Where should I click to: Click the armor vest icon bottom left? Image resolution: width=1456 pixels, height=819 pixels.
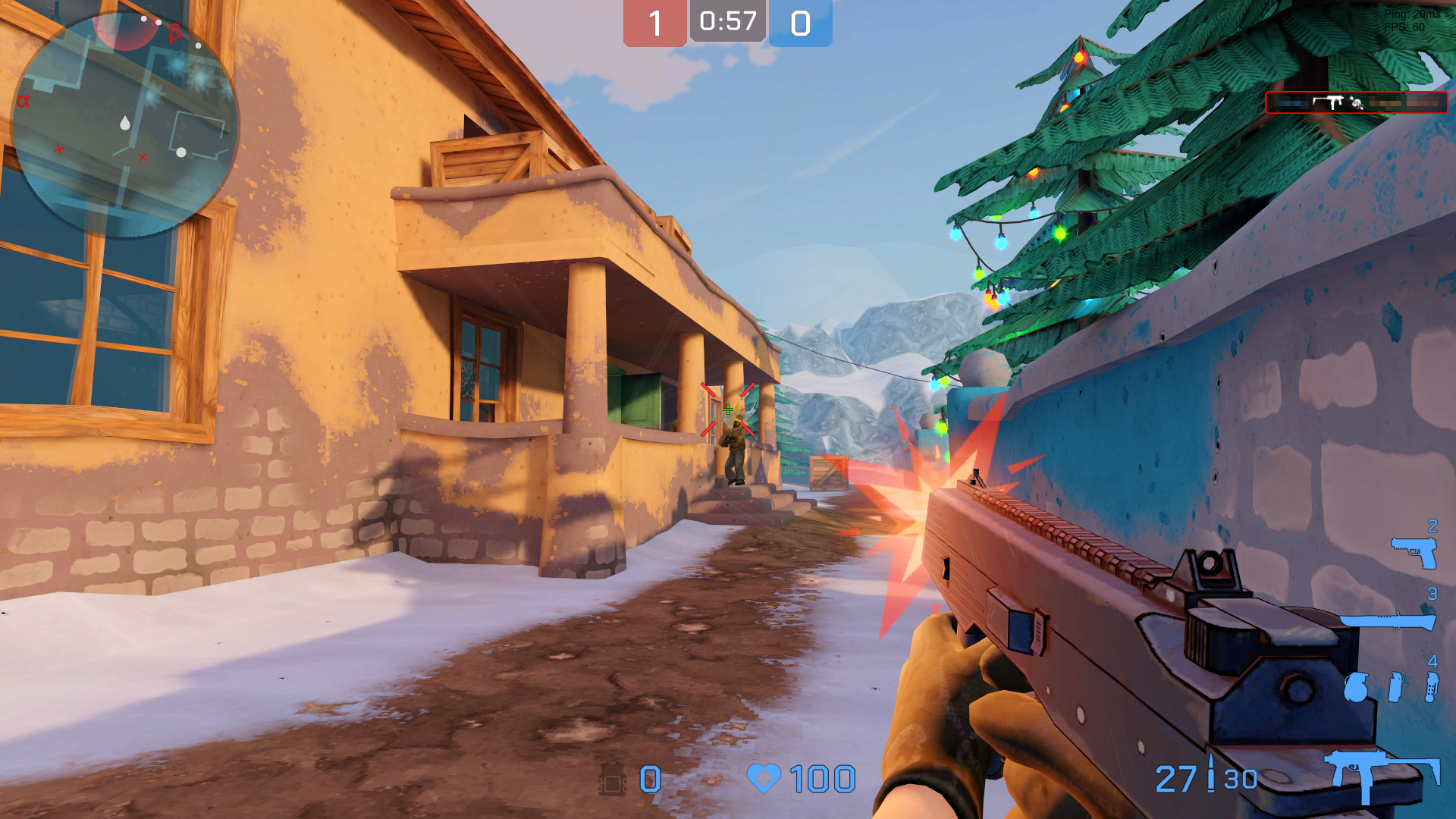(611, 777)
